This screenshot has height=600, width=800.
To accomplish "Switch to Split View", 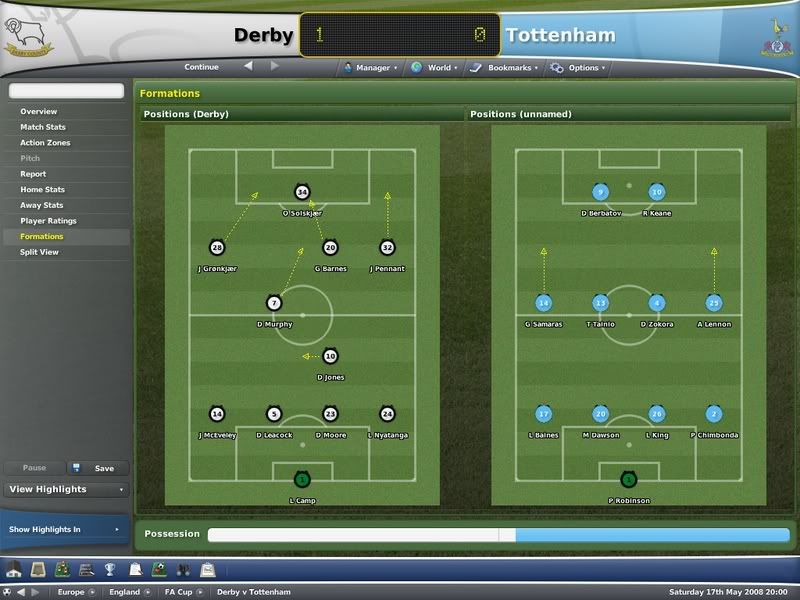I will tap(39, 252).
